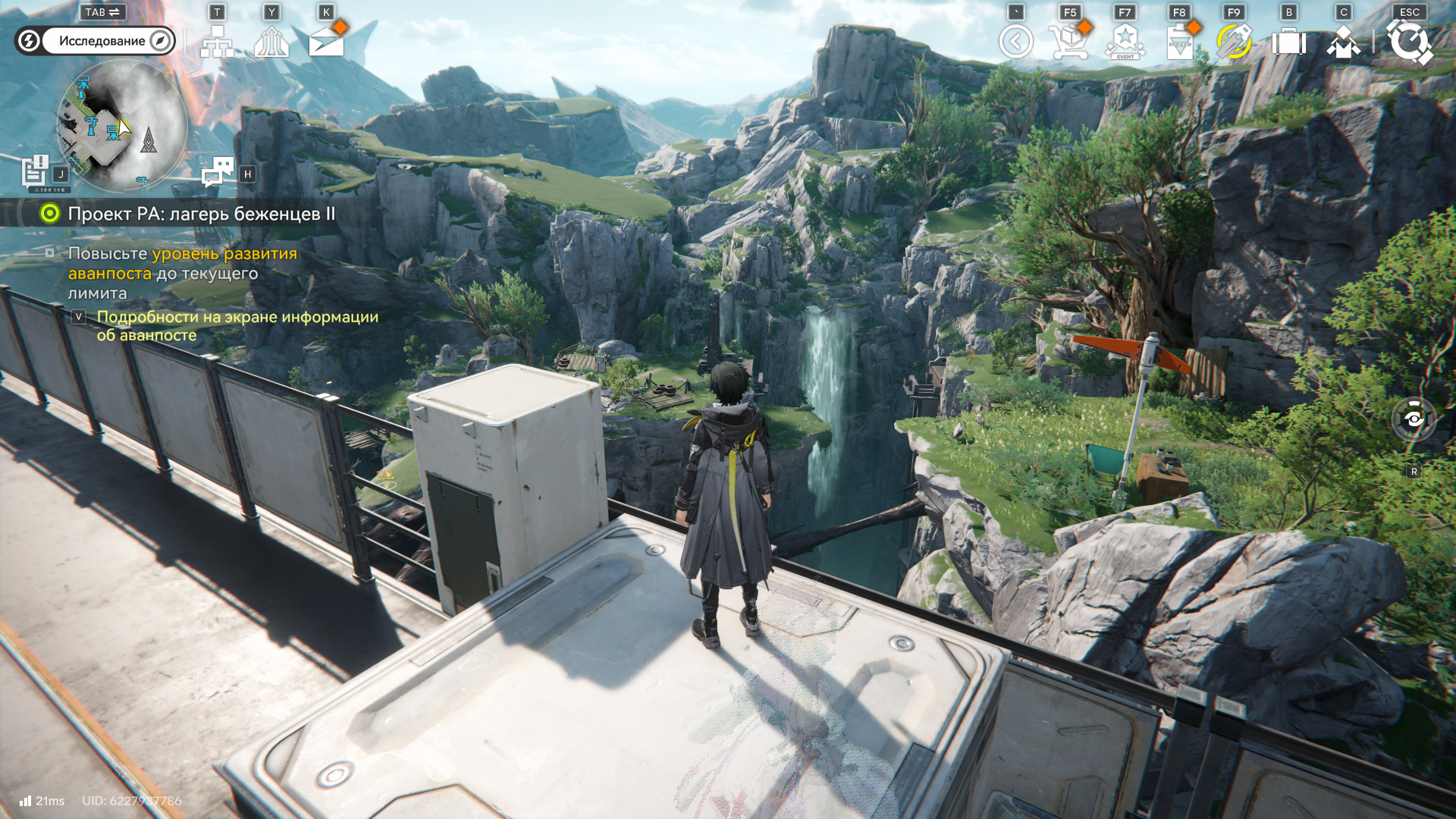
Task: Open the chat speech bubbles icon
Action: tap(218, 172)
